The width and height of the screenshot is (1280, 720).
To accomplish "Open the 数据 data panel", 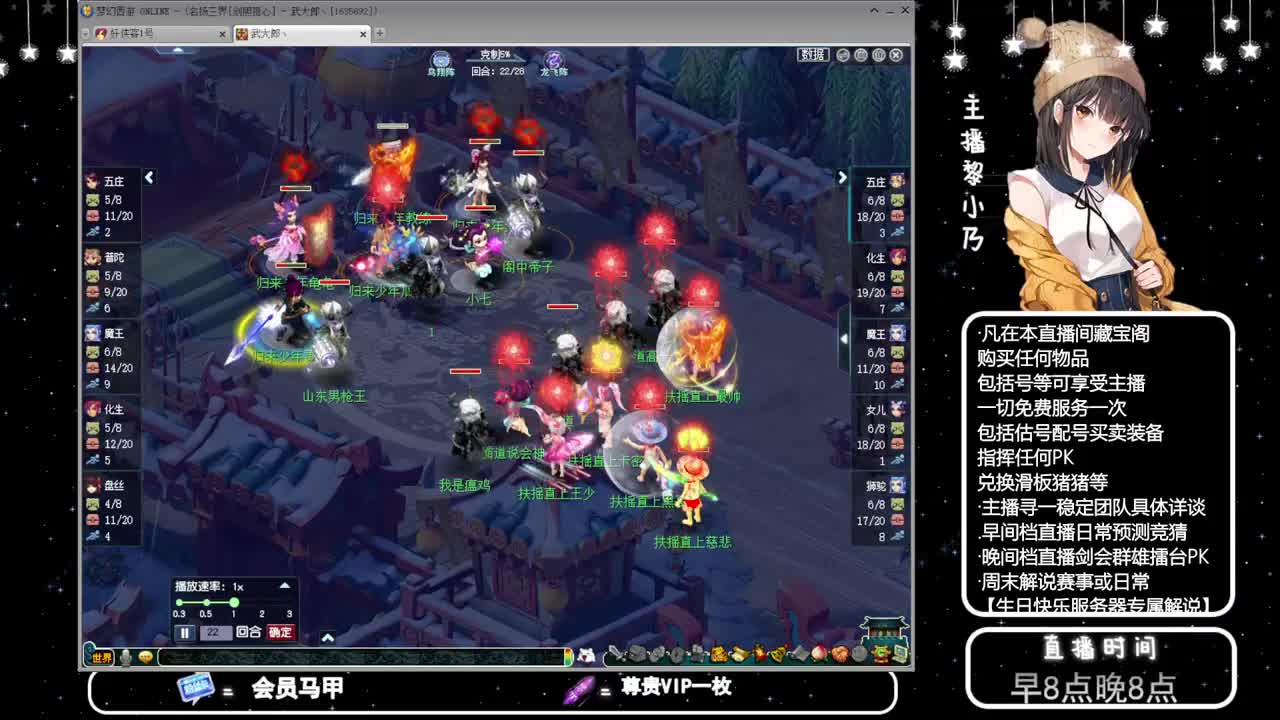I will (812, 55).
